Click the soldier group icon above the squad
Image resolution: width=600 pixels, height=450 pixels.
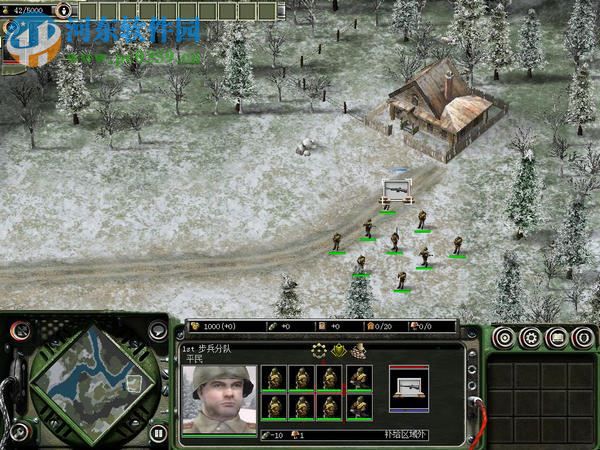click(x=358, y=350)
